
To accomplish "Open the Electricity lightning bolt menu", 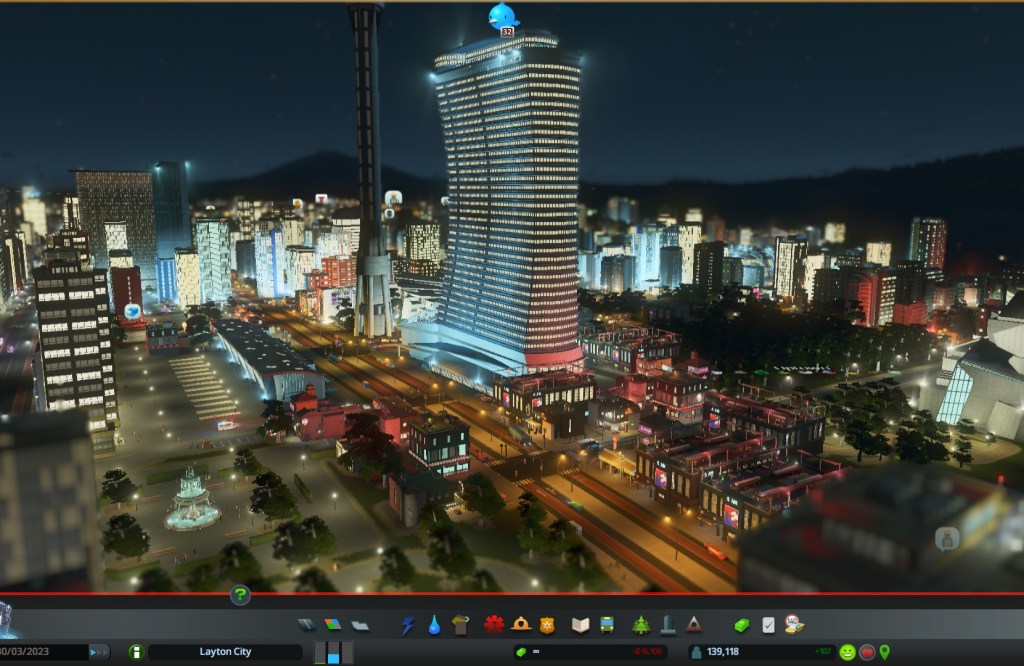I will tap(408, 625).
